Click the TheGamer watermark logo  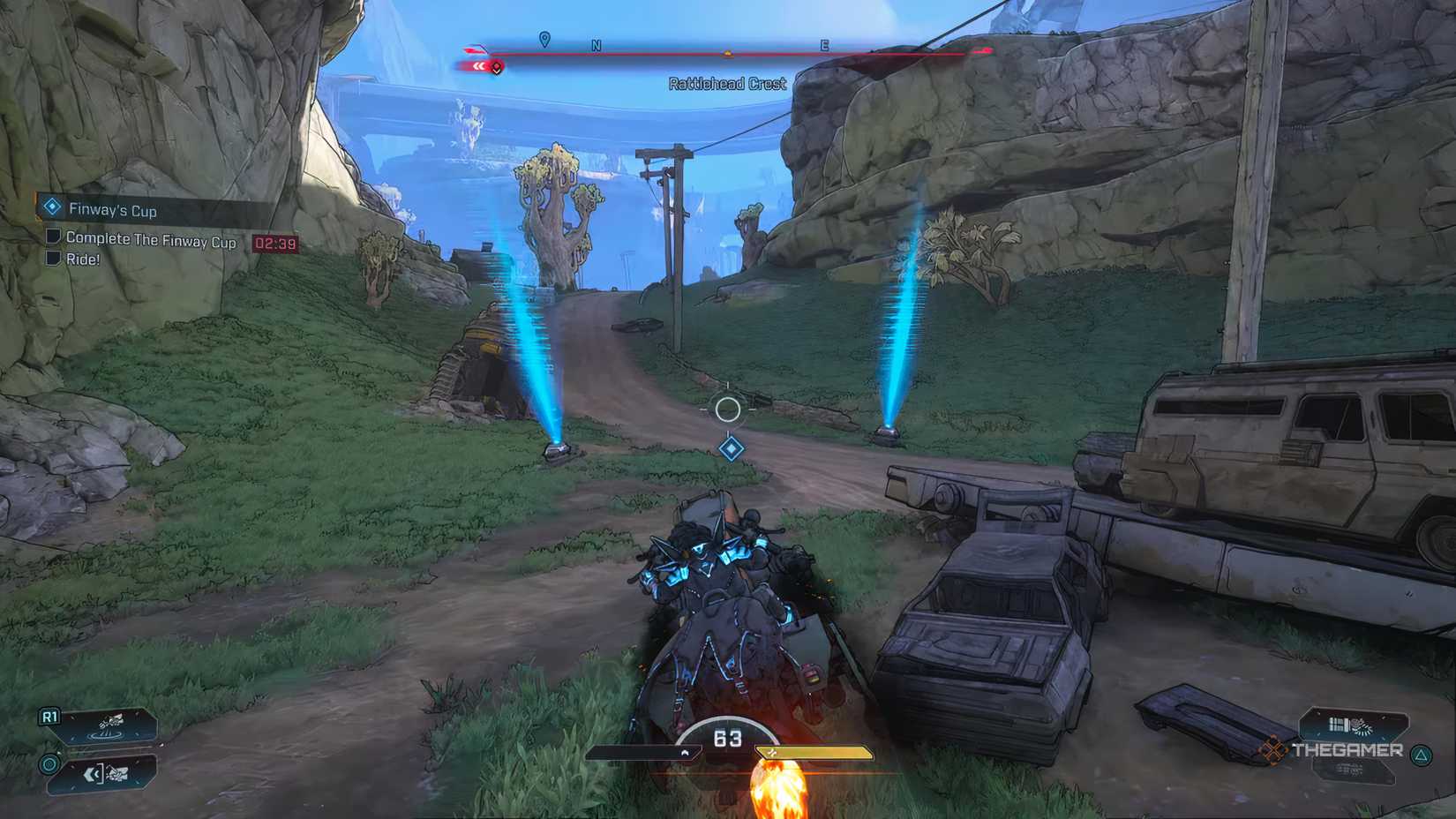click(x=1348, y=752)
